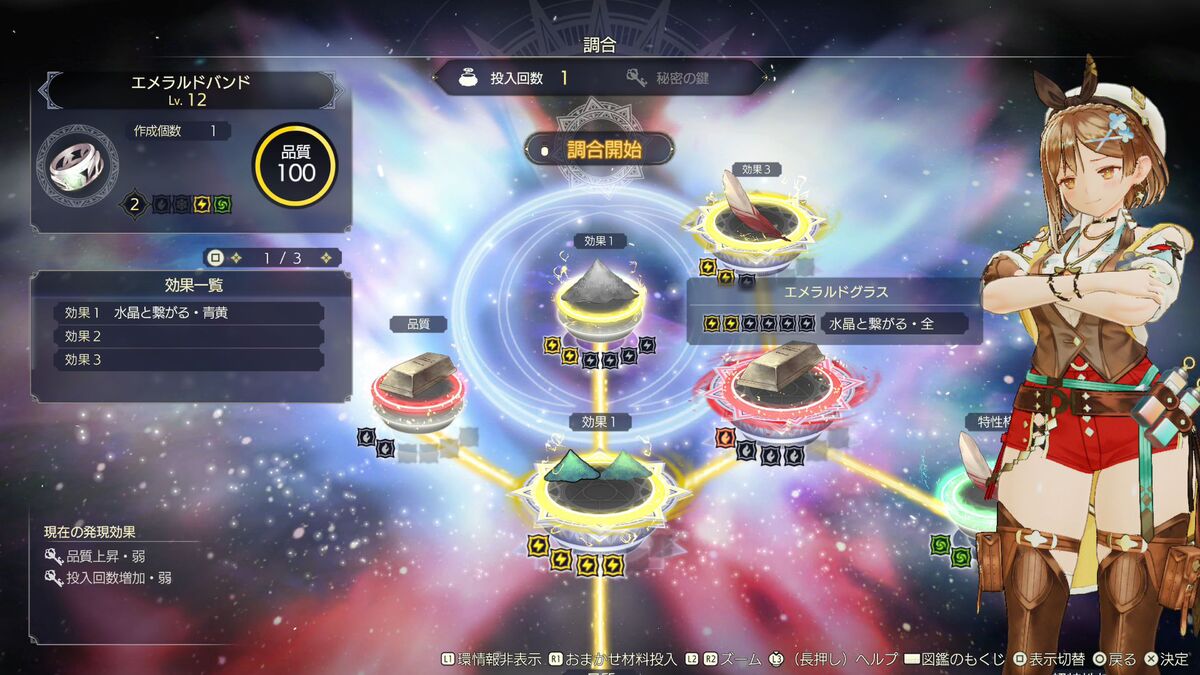Screen dimensions: 1200x675
Task: Choose the grey powder 効果1 node
Action: 599,293
